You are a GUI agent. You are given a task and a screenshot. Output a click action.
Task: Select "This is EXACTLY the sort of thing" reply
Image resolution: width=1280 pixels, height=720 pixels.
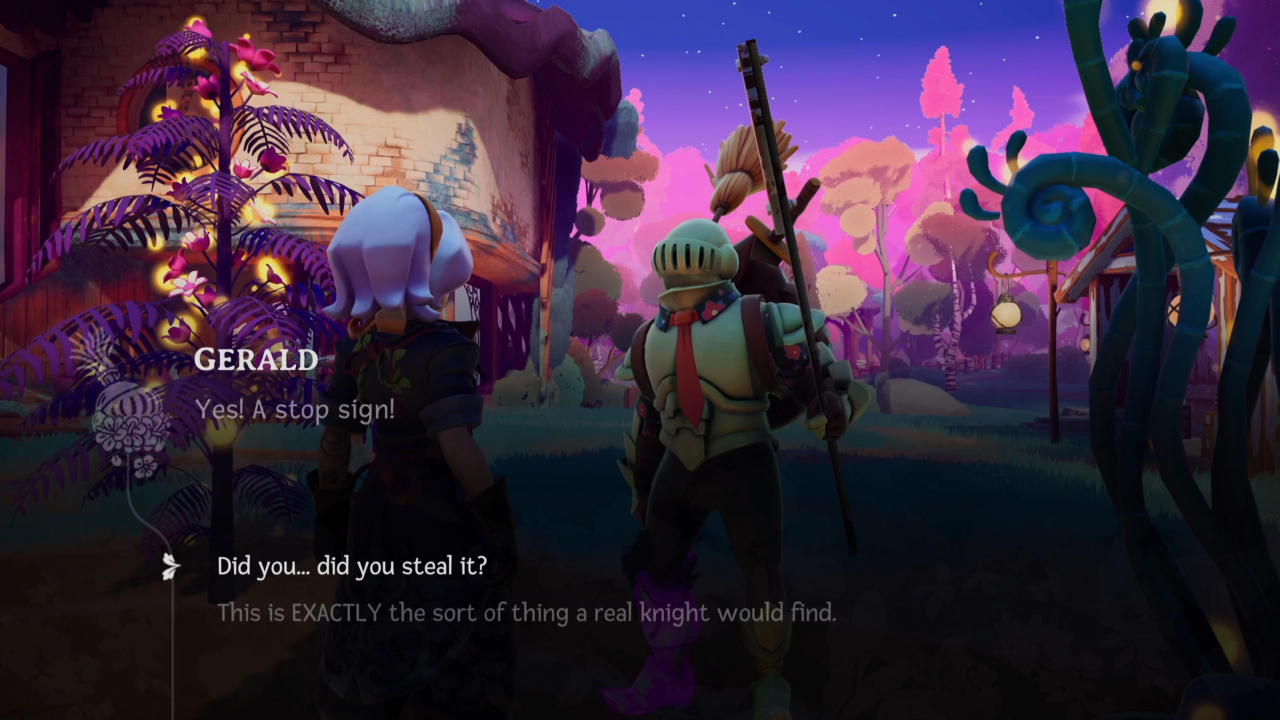click(526, 612)
